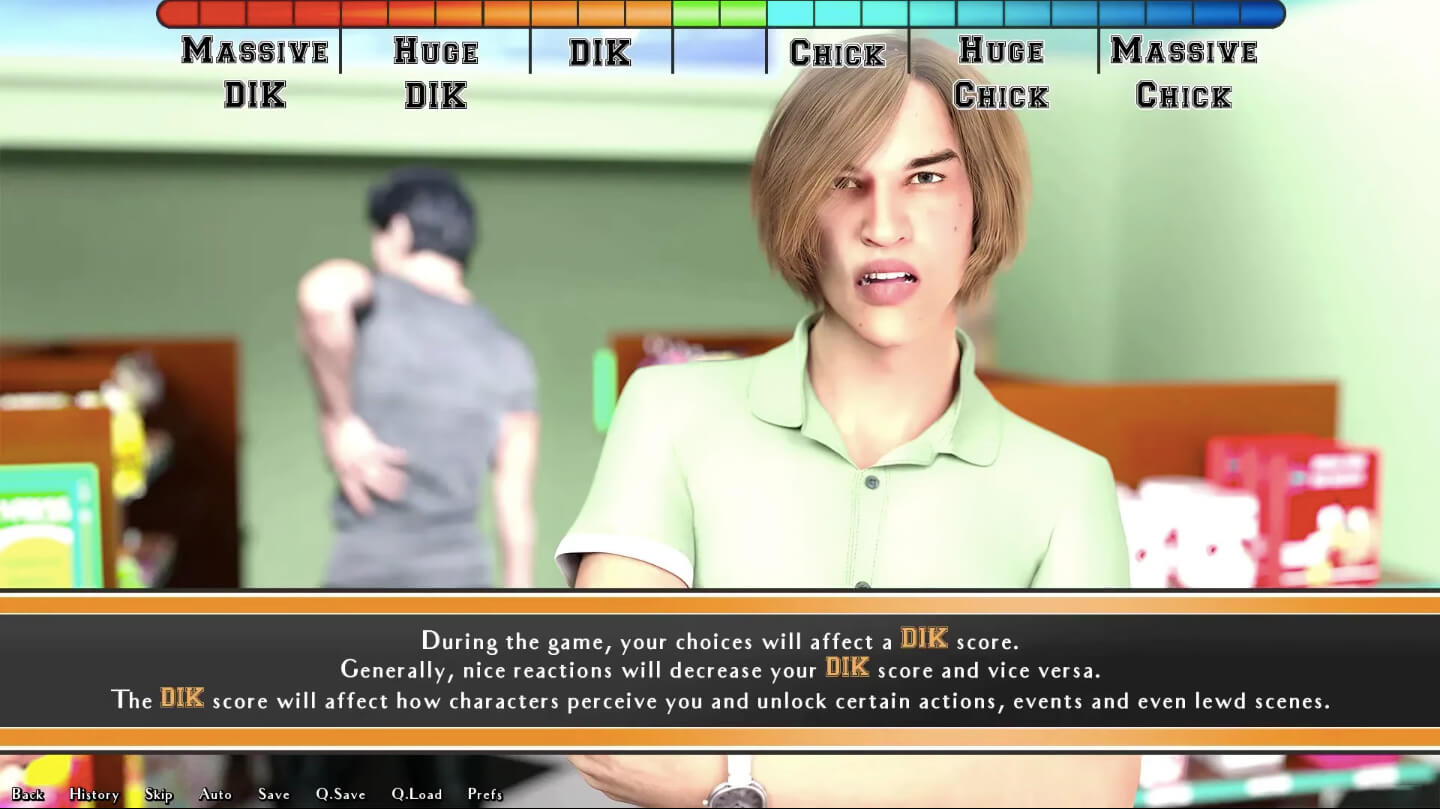This screenshot has height=809, width=1440.
Task: Toggle Auto-forward mode
Action: 215,794
